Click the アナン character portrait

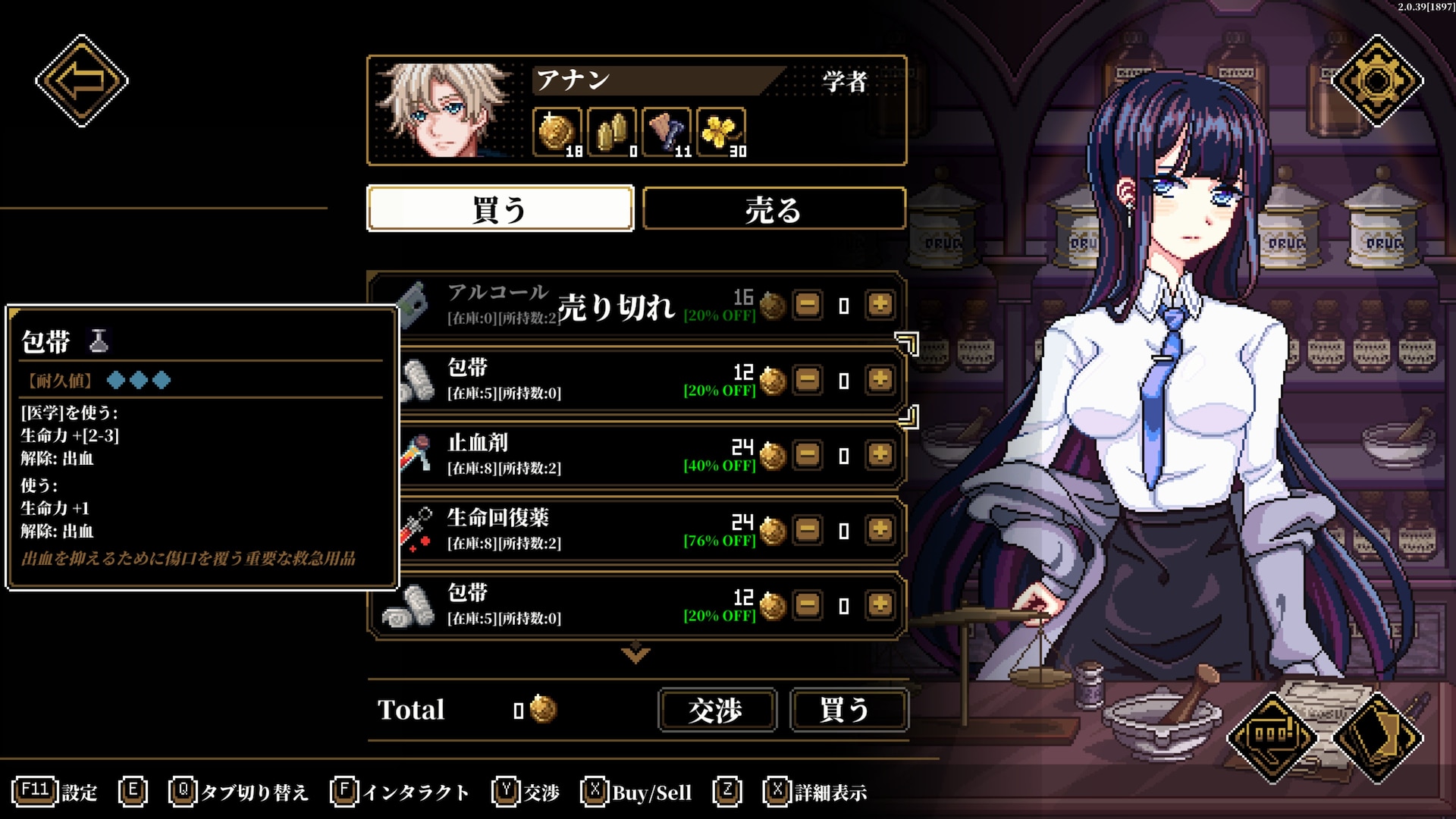(447, 110)
